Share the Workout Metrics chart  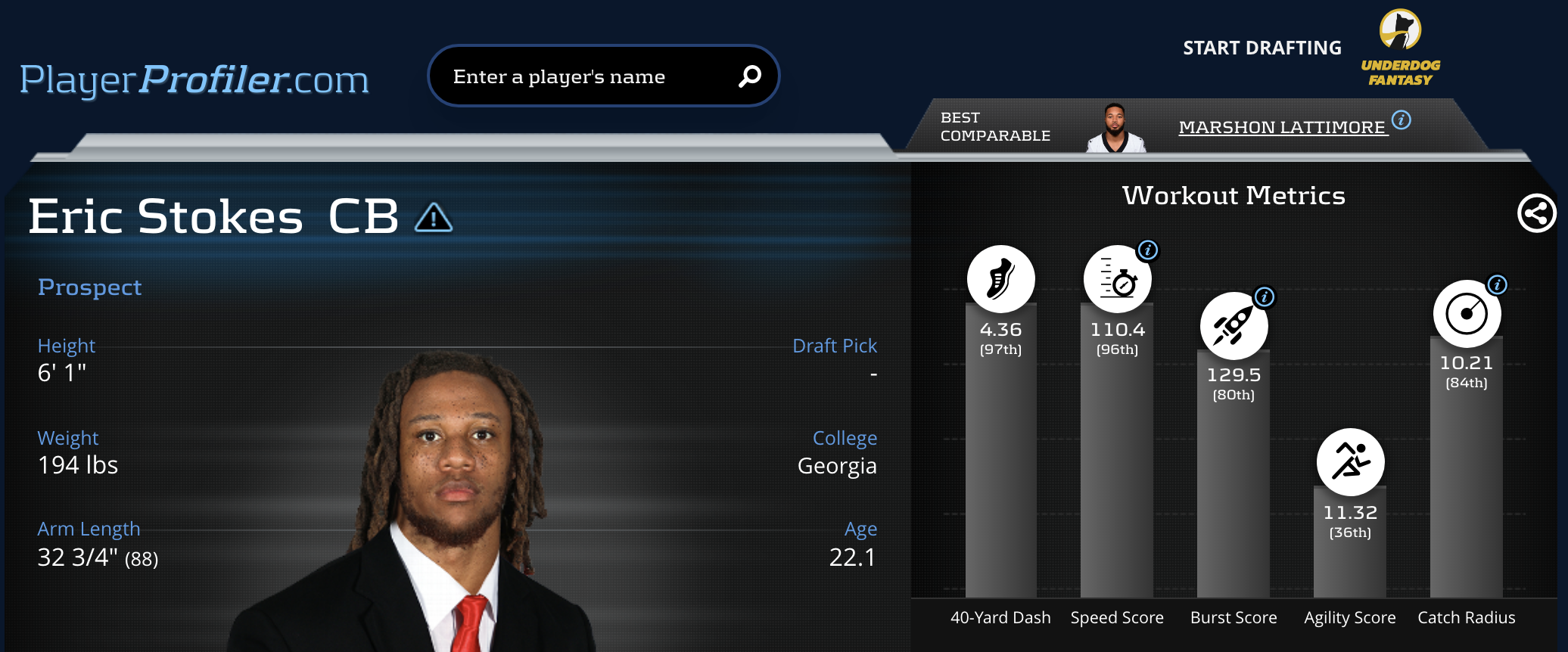(1536, 213)
